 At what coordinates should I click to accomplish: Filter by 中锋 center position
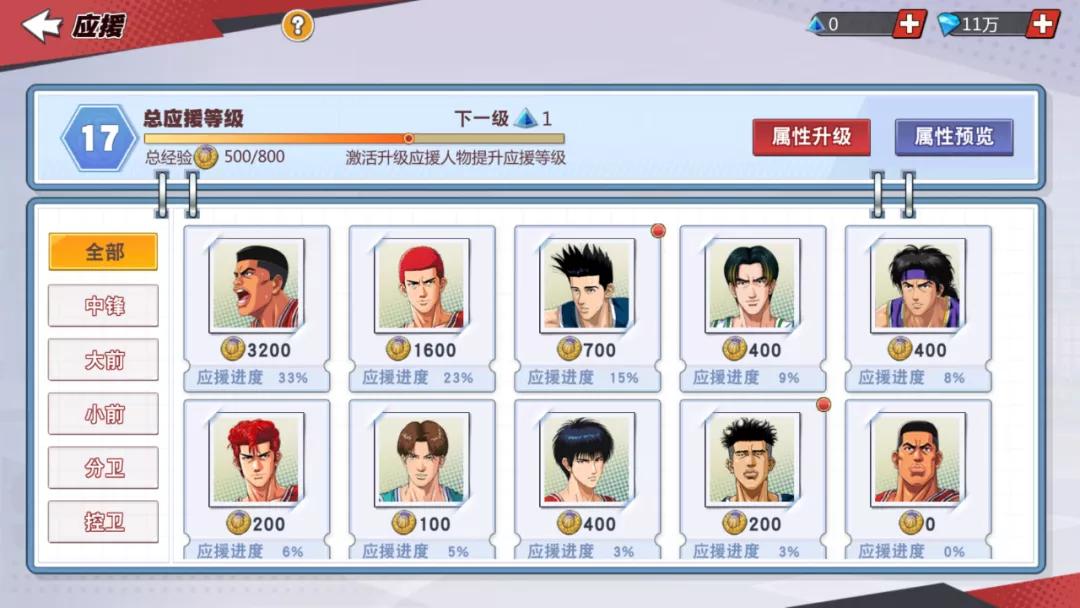[x=104, y=306]
